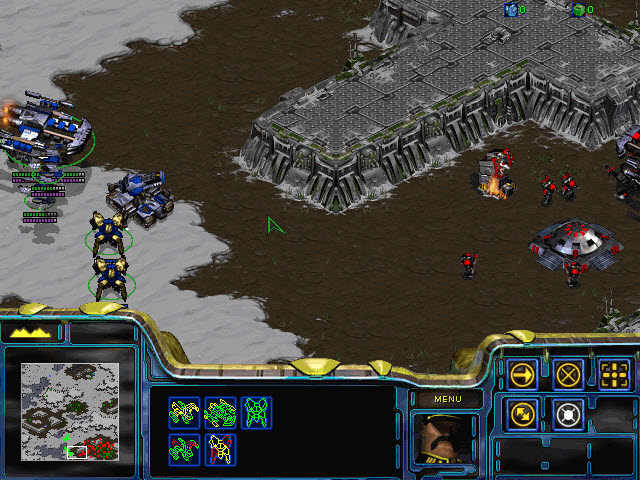Select the red damaged tank wireframe

[186, 447]
